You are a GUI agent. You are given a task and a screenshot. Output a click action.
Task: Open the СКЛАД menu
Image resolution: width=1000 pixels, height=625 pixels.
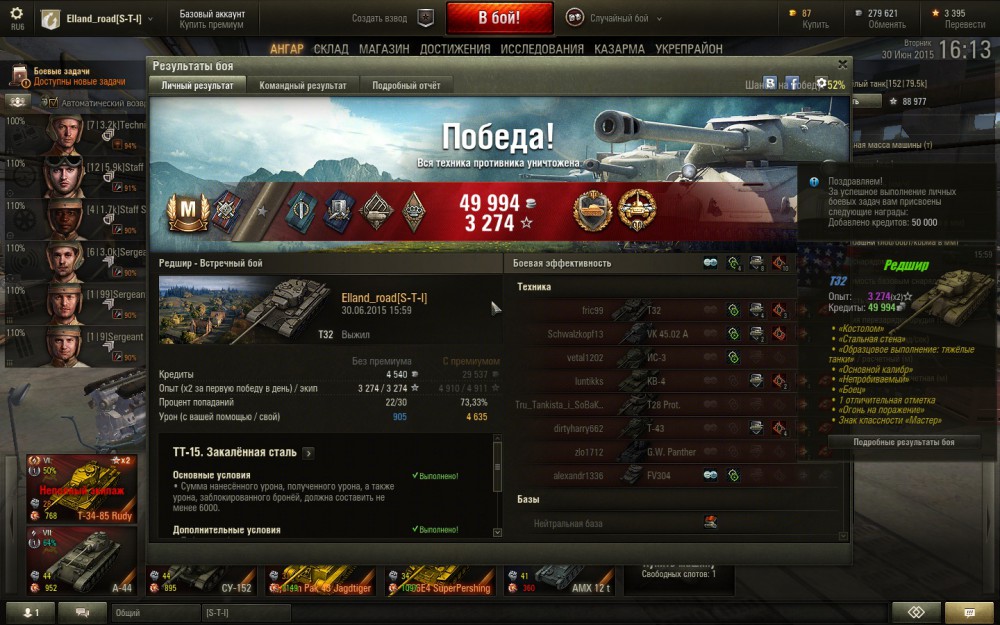click(x=331, y=49)
